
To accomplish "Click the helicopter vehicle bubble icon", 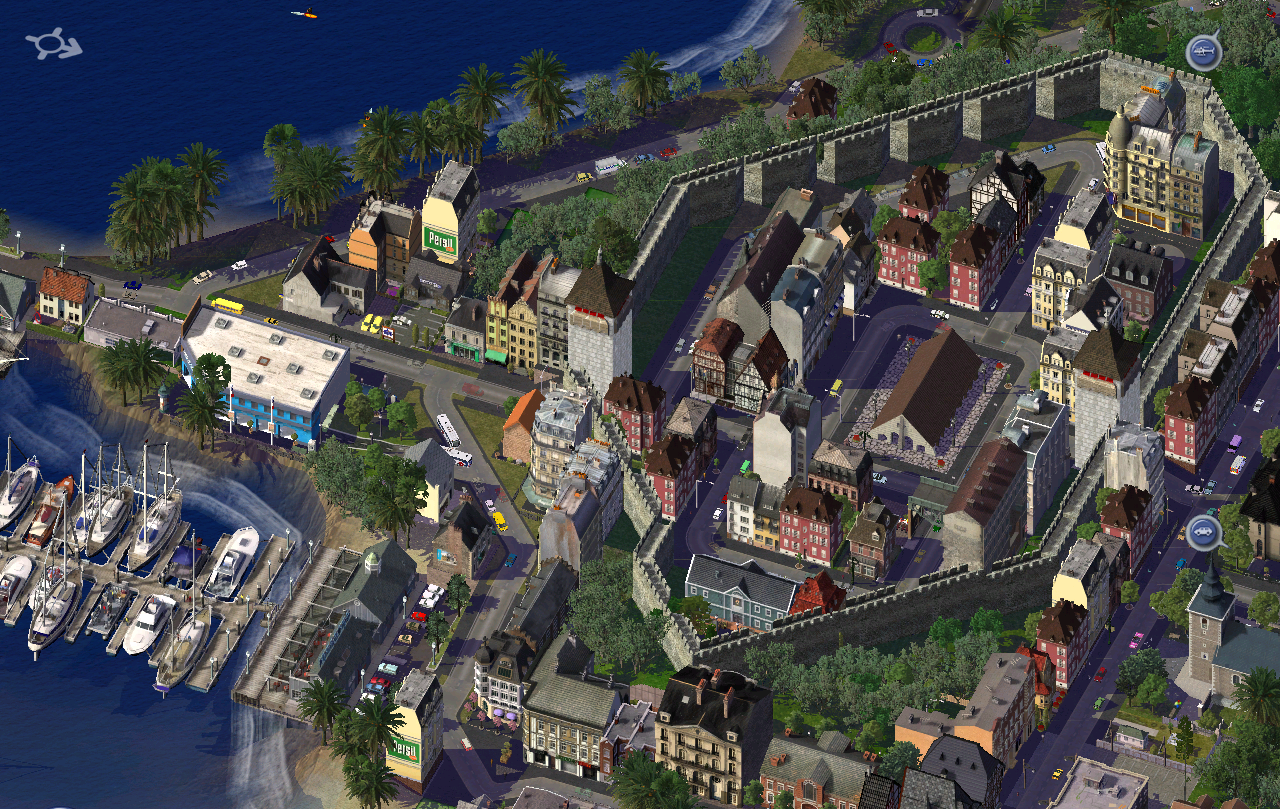I will pyautogui.click(x=1202, y=51).
